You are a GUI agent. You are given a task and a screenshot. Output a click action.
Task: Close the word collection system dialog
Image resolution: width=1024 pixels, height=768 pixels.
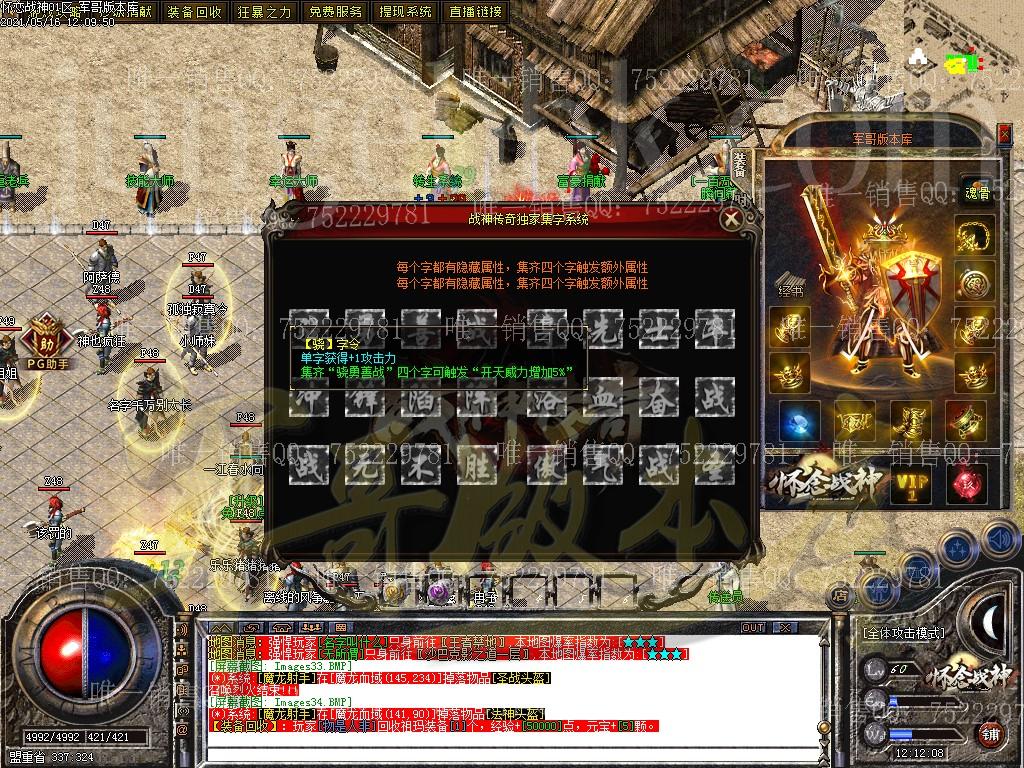tap(732, 218)
